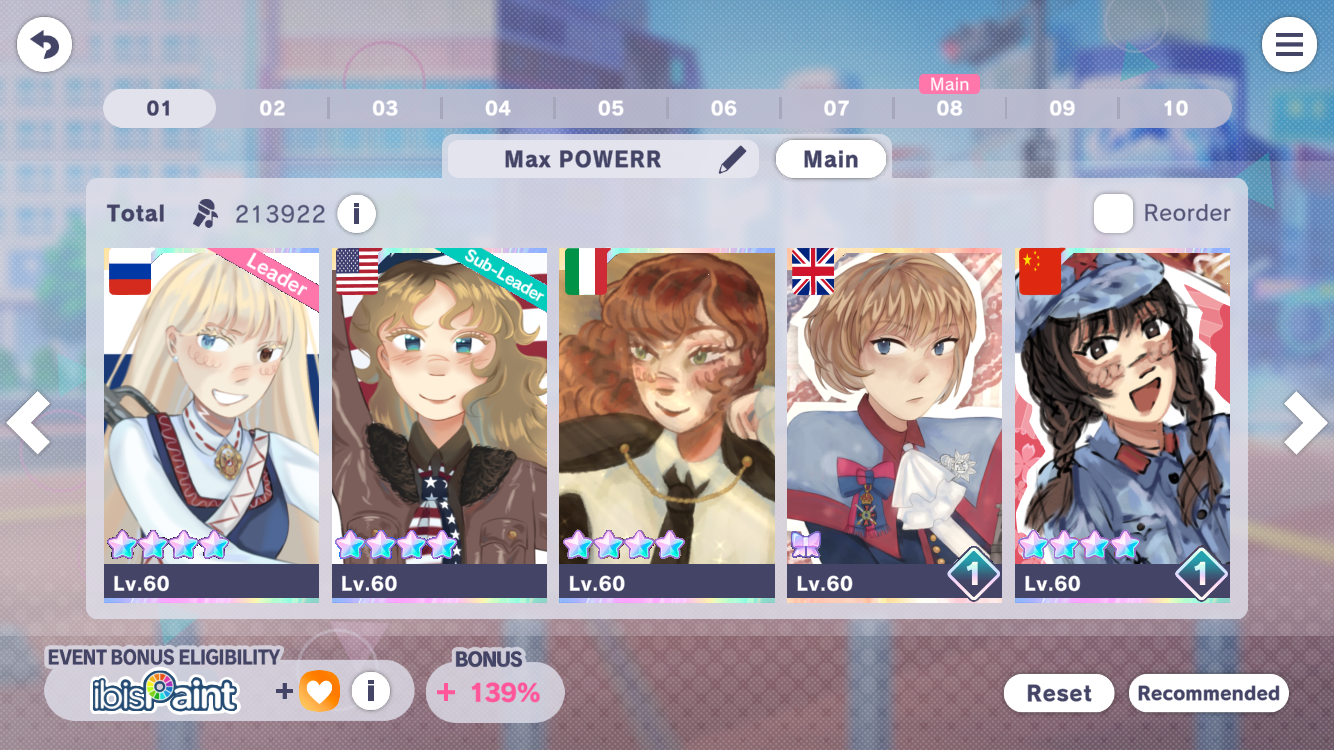1334x750 pixels.
Task: Apply the Recommended team setup
Action: (x=1208, y=693)
